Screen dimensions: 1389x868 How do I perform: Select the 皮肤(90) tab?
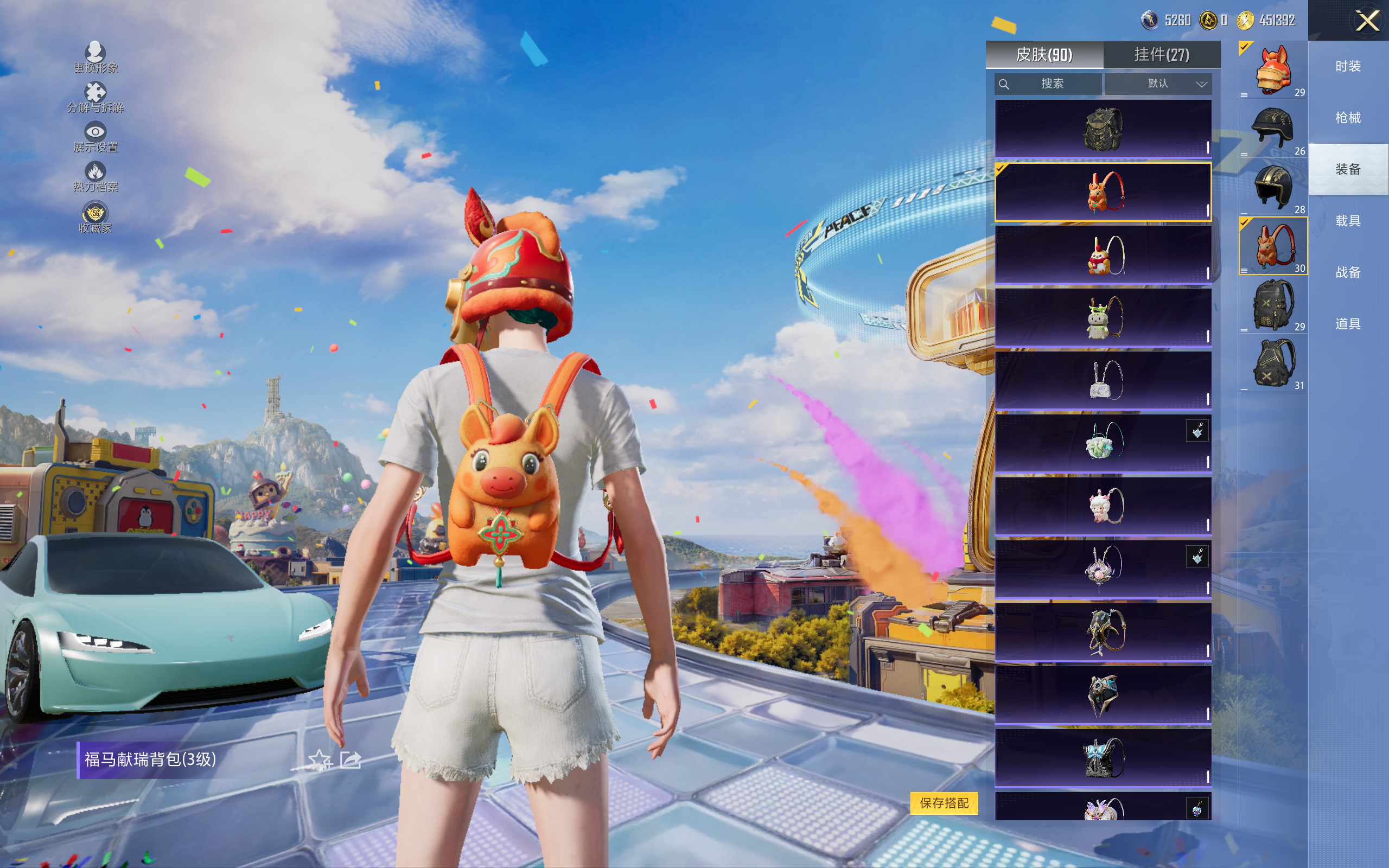coord(1043,55)
